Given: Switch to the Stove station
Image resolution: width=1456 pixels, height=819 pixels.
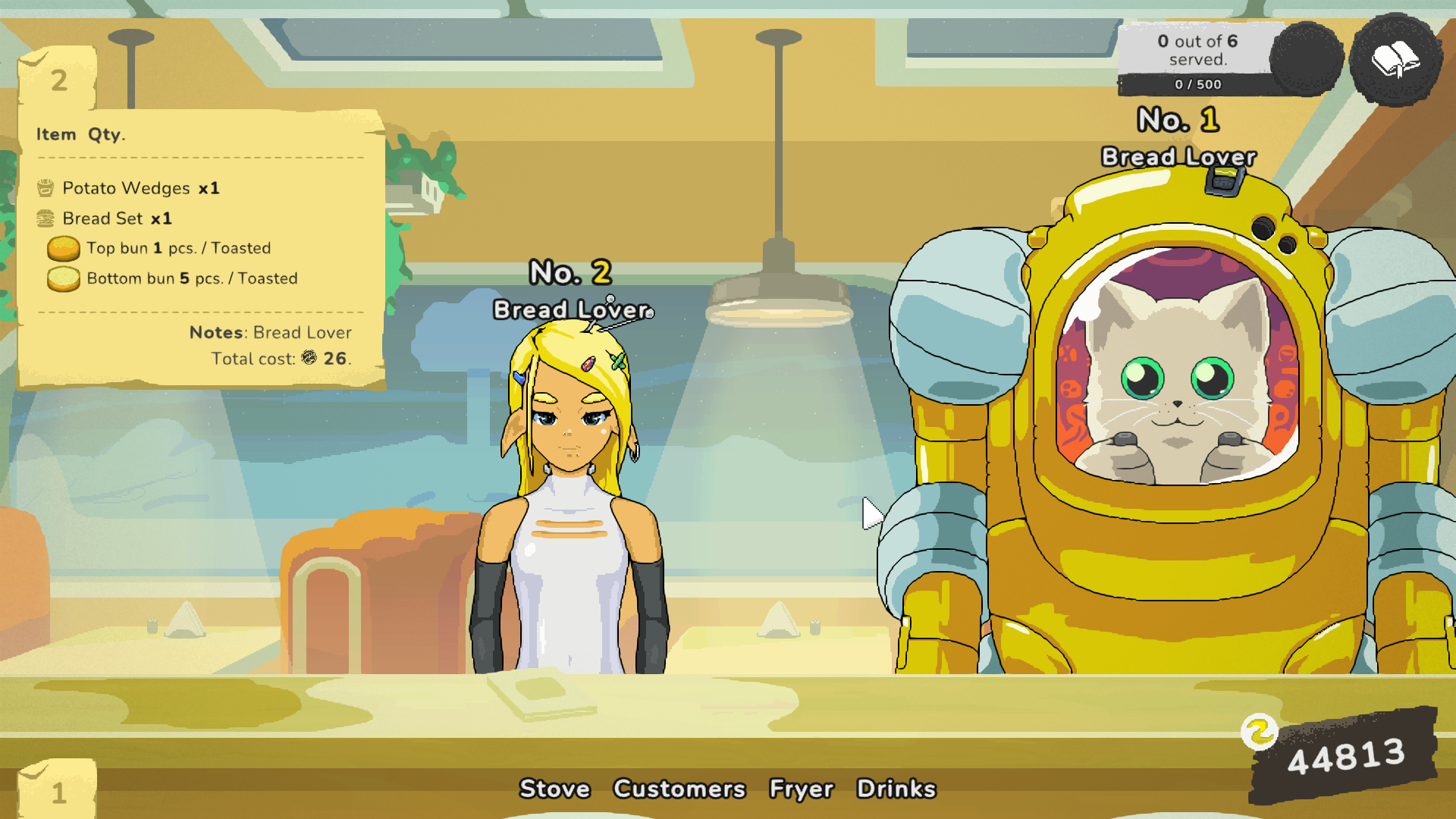Looking at the screenshot, I should pyautogui.click(x=554, y=789).
